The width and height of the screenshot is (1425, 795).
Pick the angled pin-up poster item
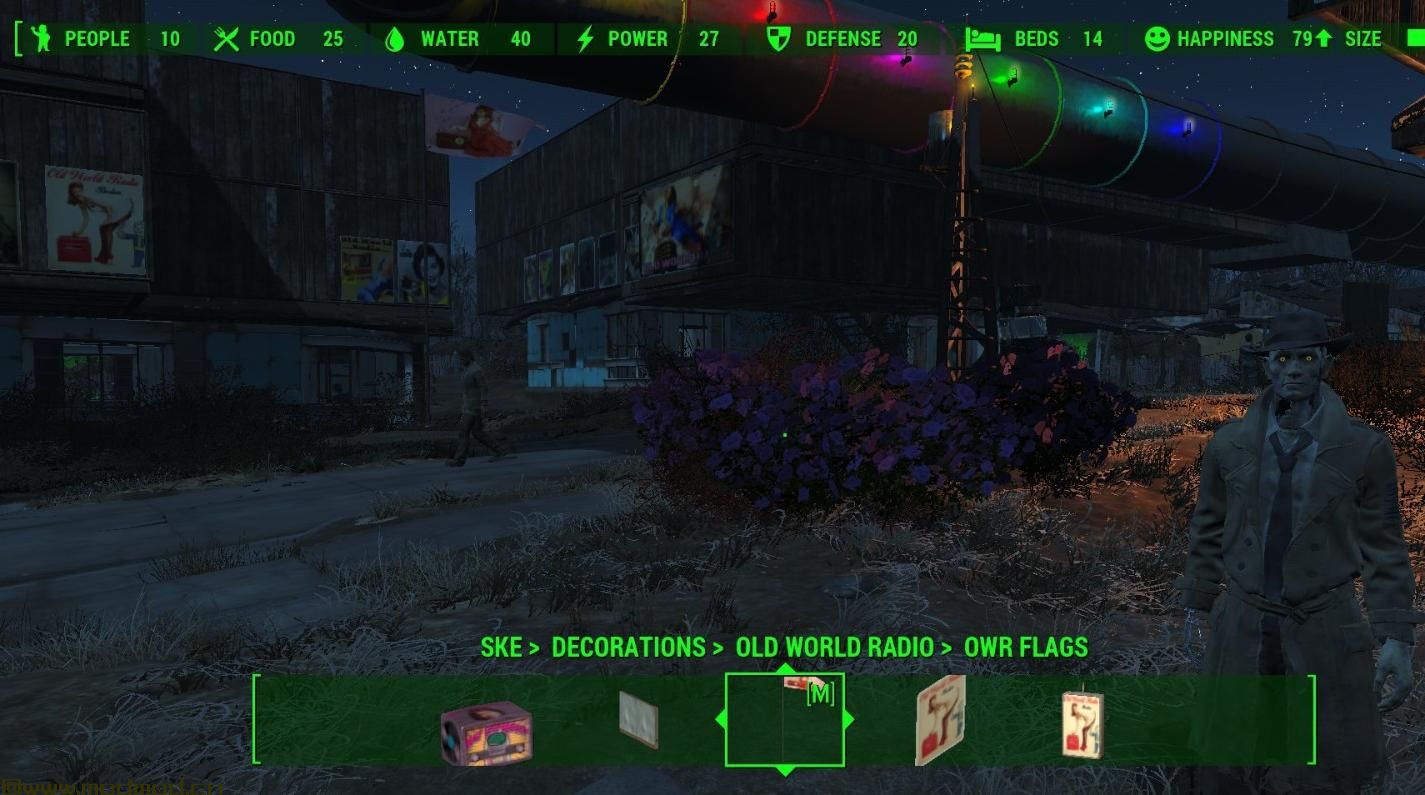(940, 720)
